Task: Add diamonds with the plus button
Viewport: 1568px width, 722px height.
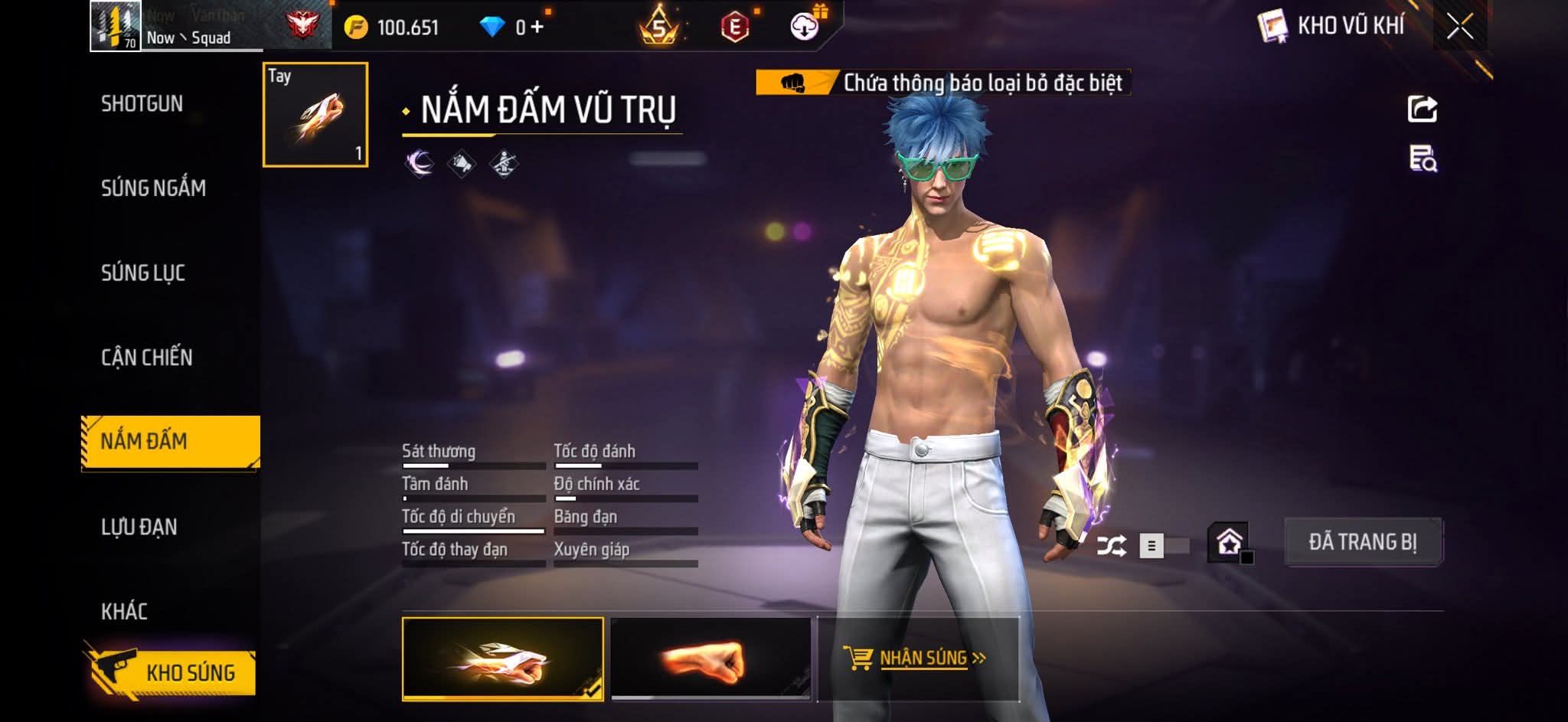Action: pos(537,28)
